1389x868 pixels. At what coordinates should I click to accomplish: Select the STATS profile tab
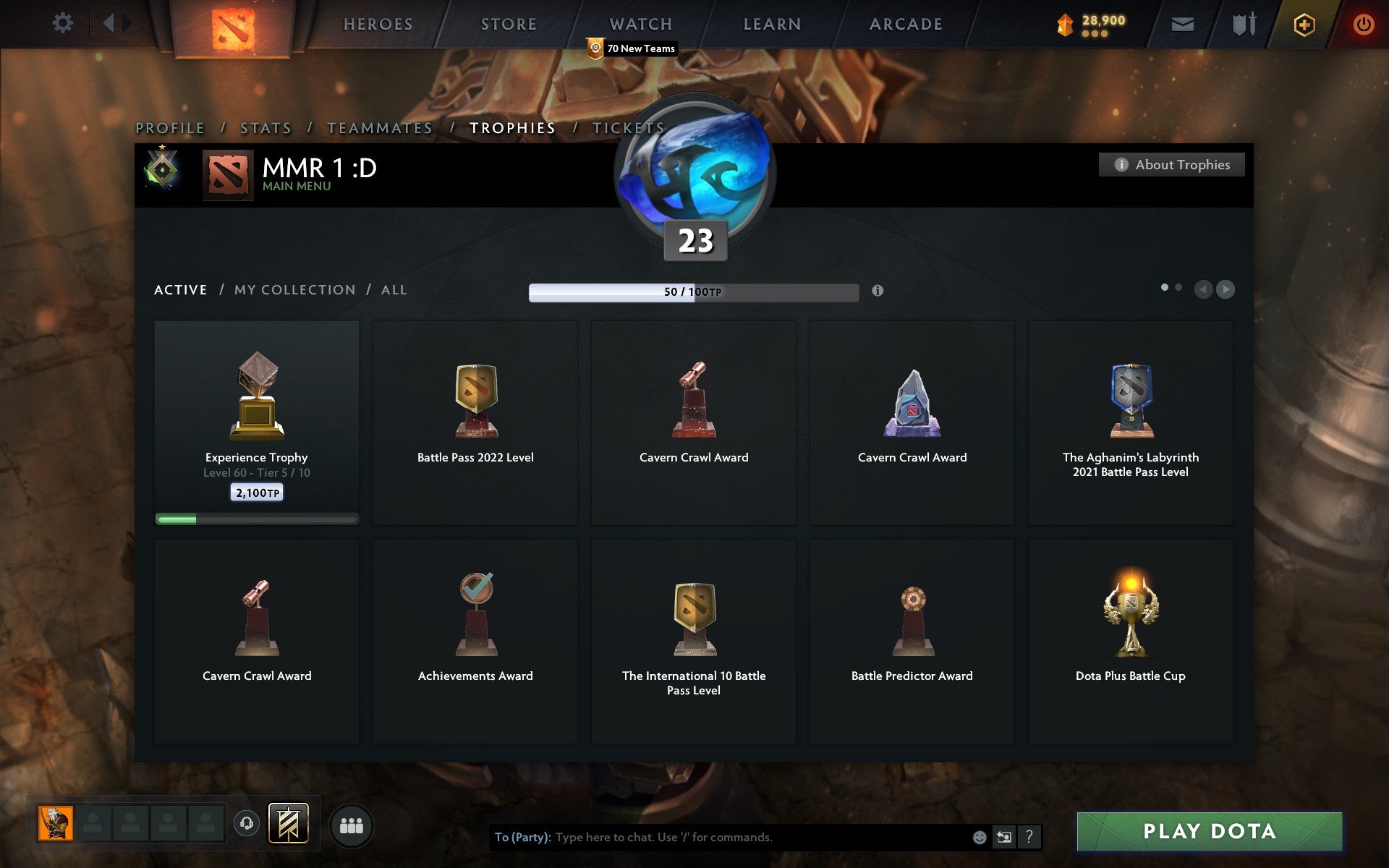265,127
